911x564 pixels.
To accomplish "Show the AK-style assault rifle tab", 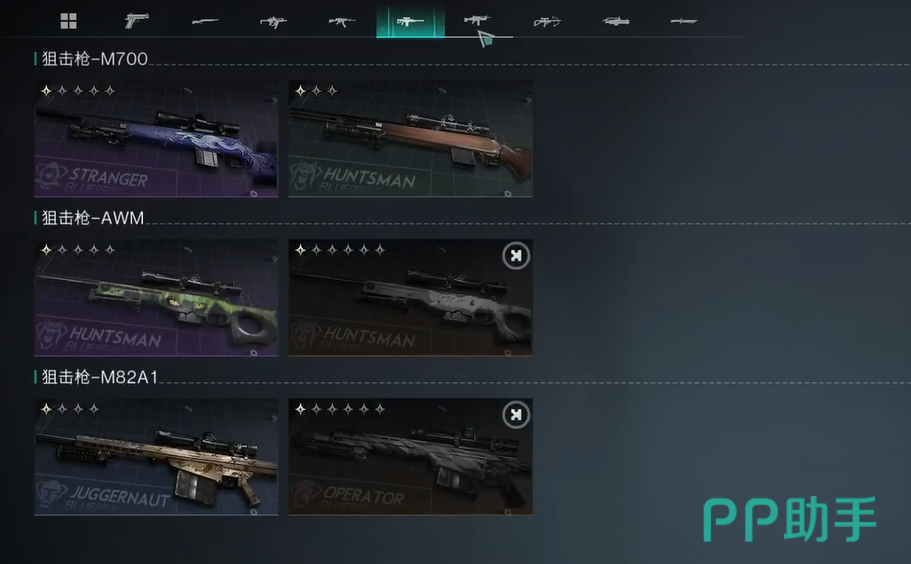I will click(342, 21).
